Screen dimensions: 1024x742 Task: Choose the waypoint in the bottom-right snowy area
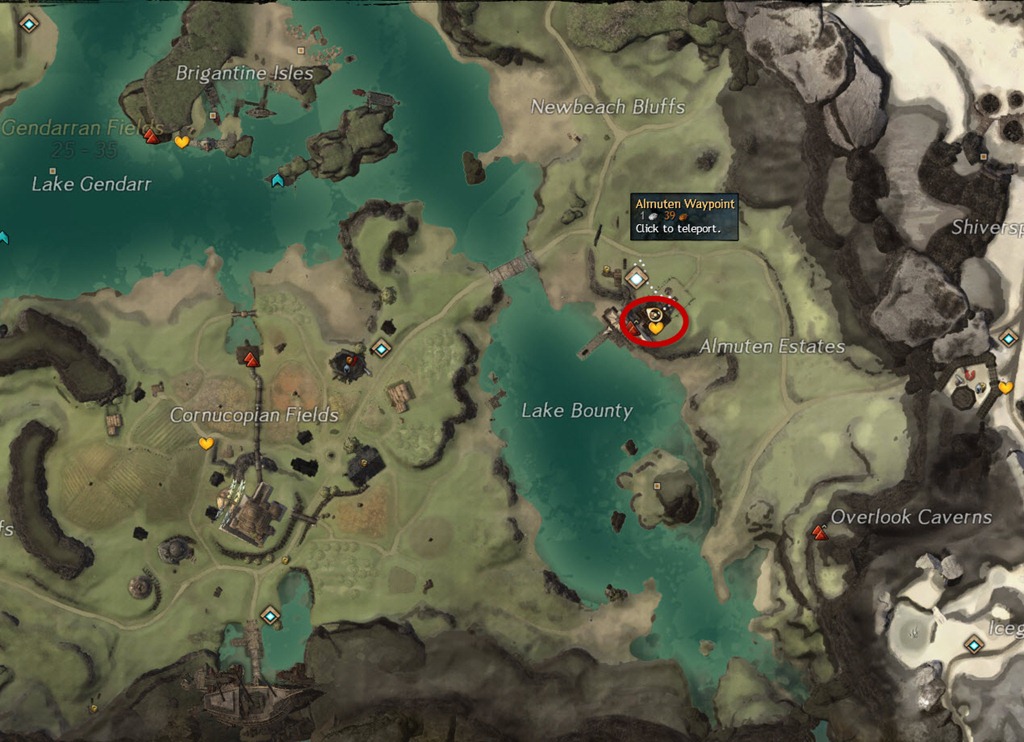coord(974,645)
